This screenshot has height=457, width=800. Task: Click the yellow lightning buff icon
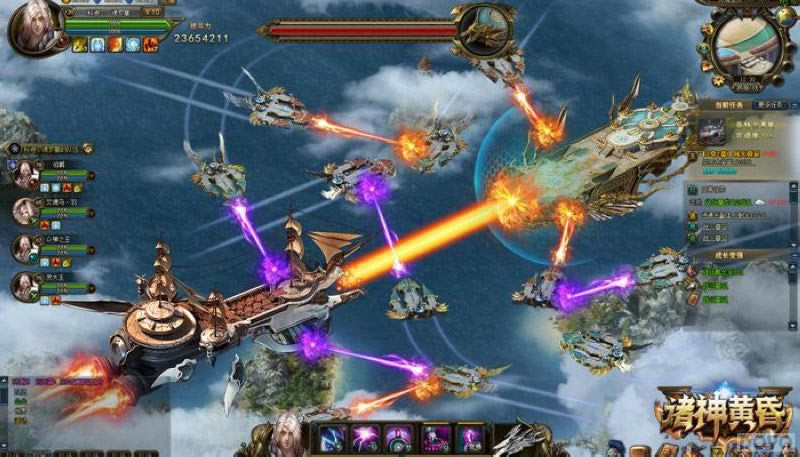[80, 45]
